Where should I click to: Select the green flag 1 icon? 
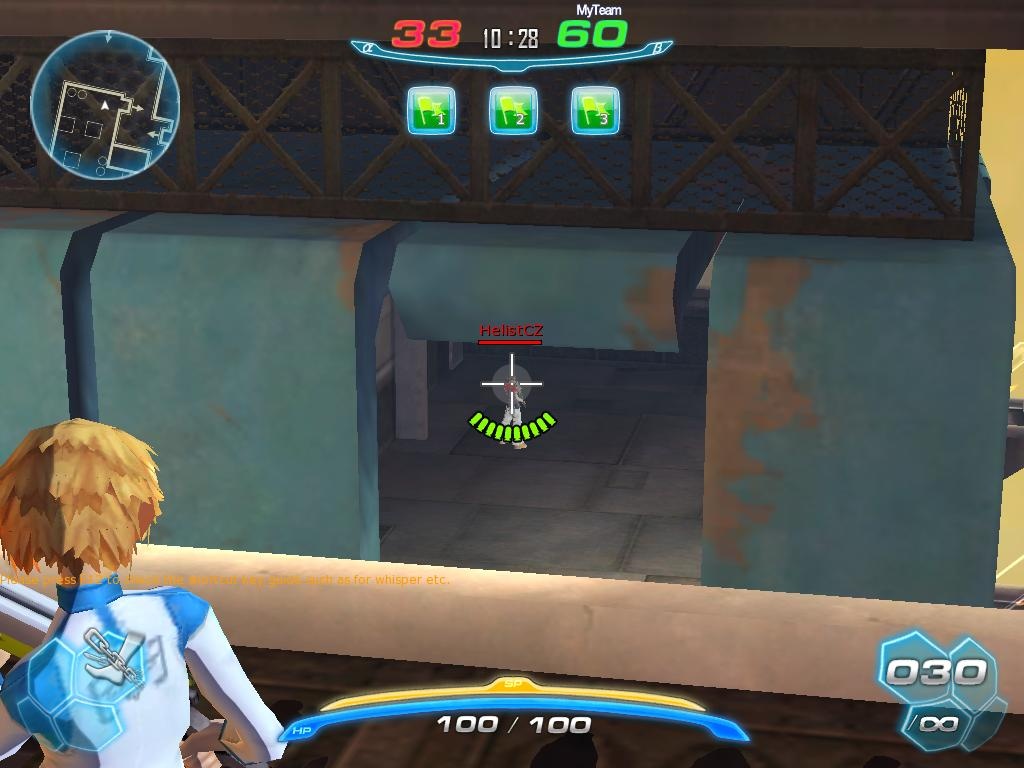pyautogui.click(x=432, y=110)
